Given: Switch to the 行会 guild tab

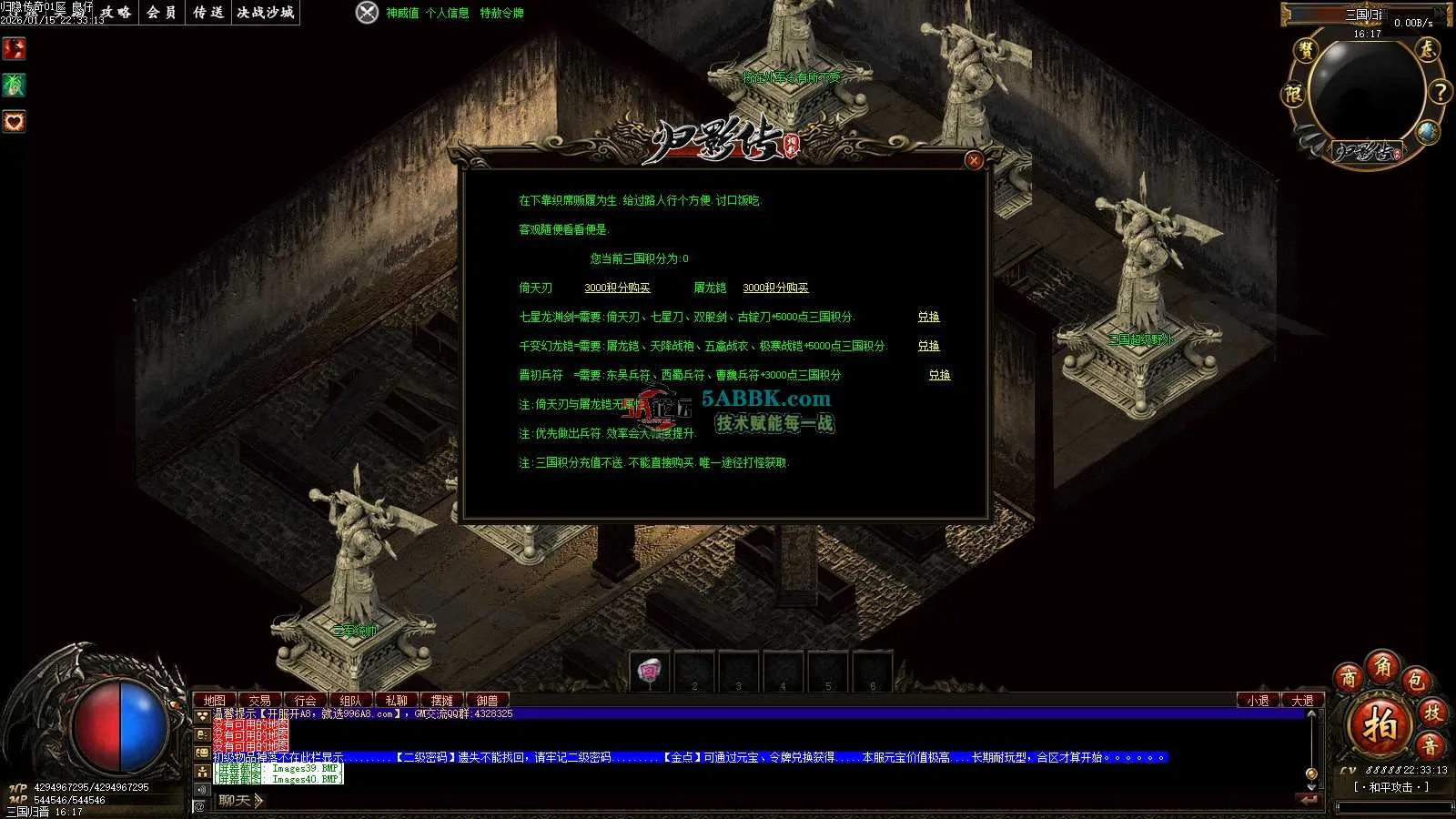Looking at the screenshot, I should [x=305, y=701].
